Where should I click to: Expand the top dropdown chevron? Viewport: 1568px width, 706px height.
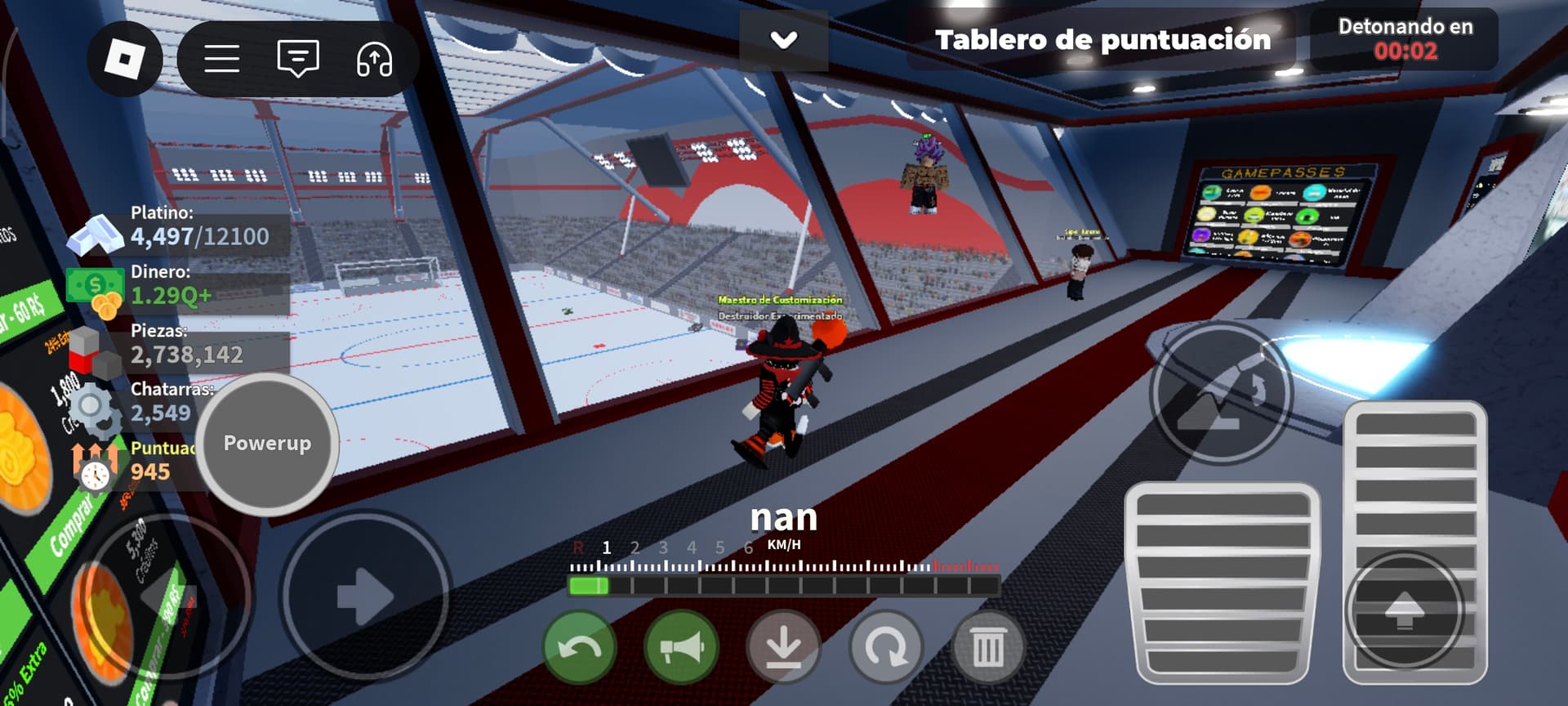[x=784, y=39]
